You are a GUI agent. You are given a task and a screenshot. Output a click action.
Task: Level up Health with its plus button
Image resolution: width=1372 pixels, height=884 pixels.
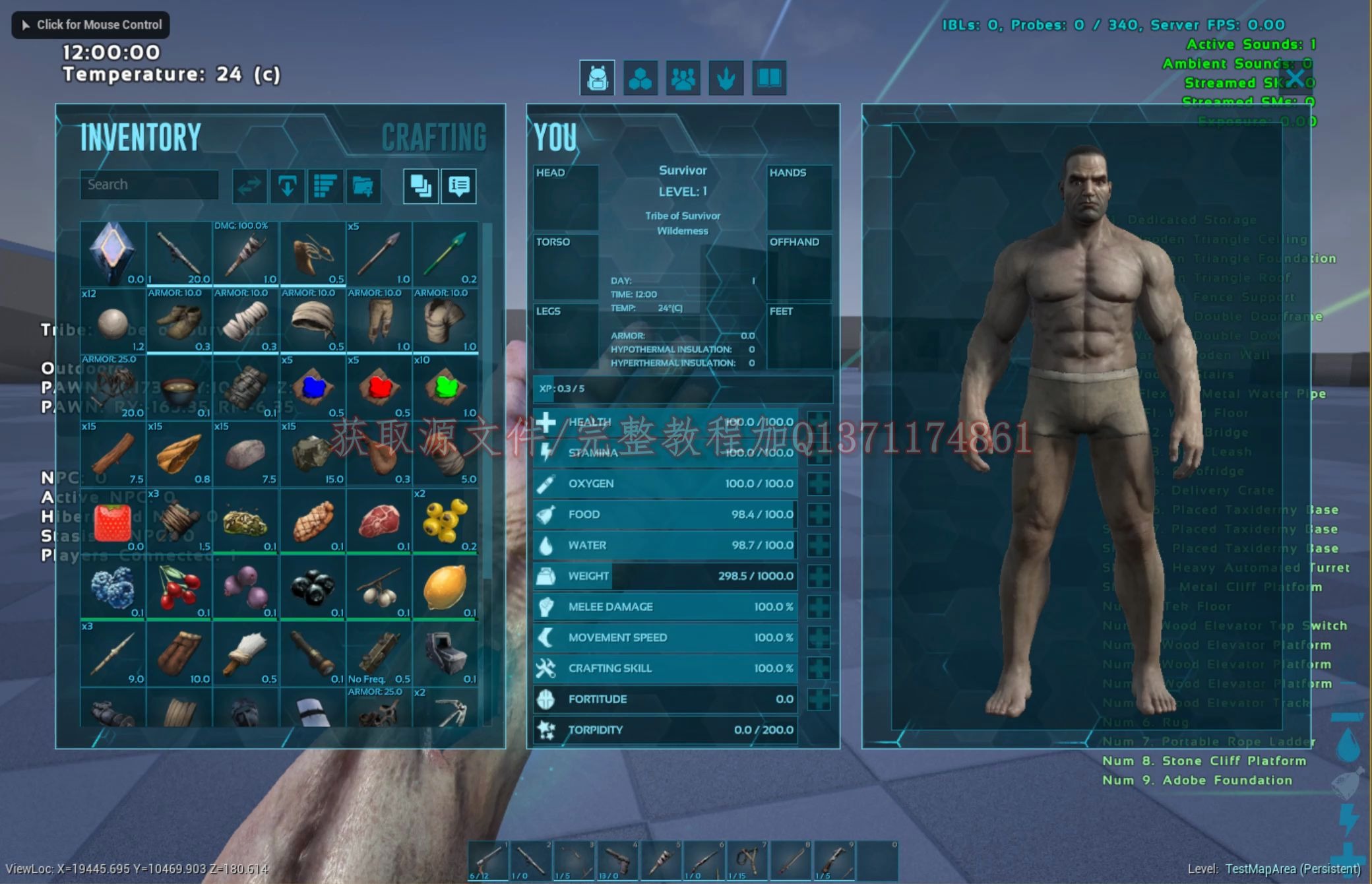pos(818,422)
